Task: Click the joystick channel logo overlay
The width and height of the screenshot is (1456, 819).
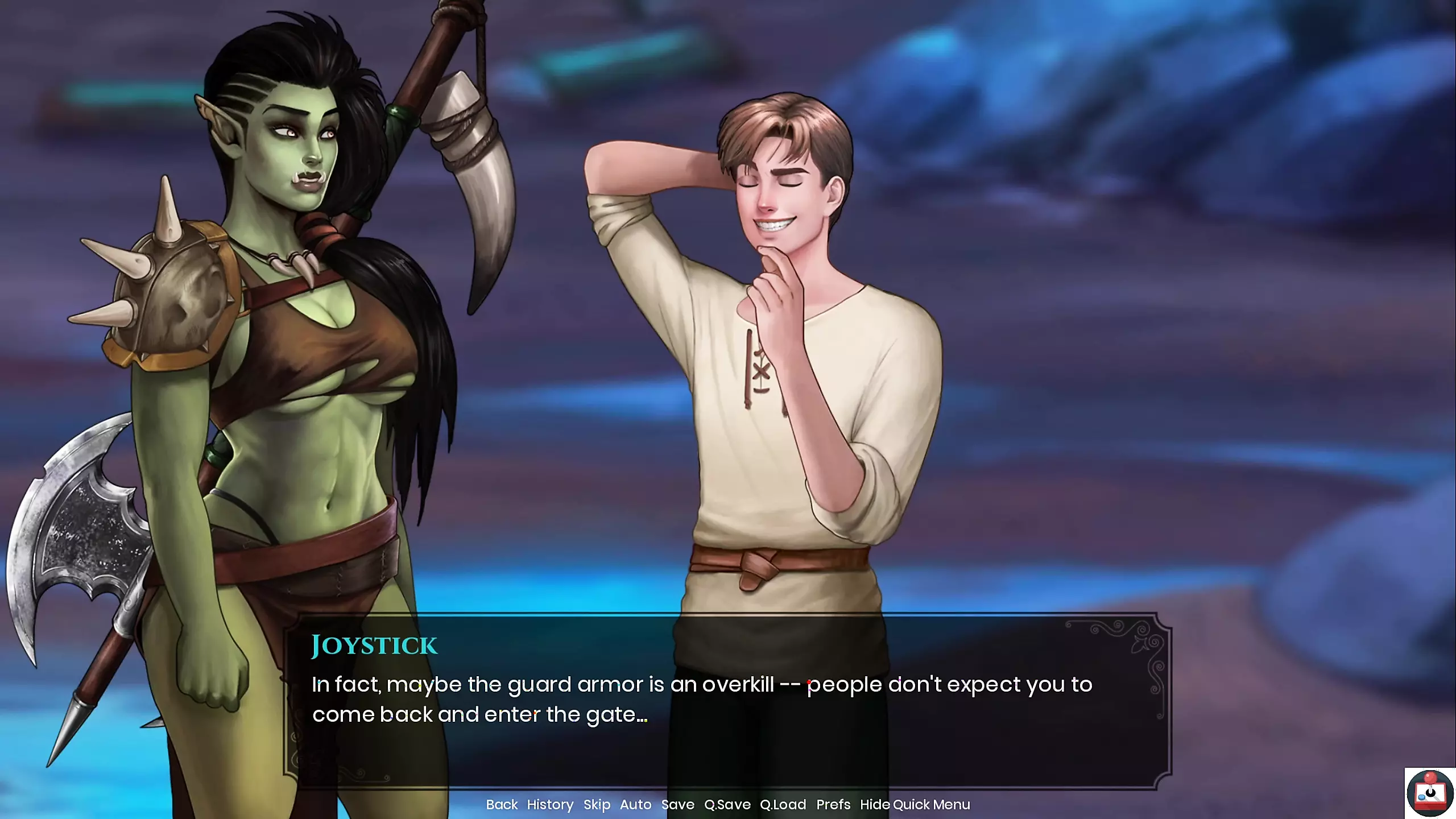Action: point(1430,793)
